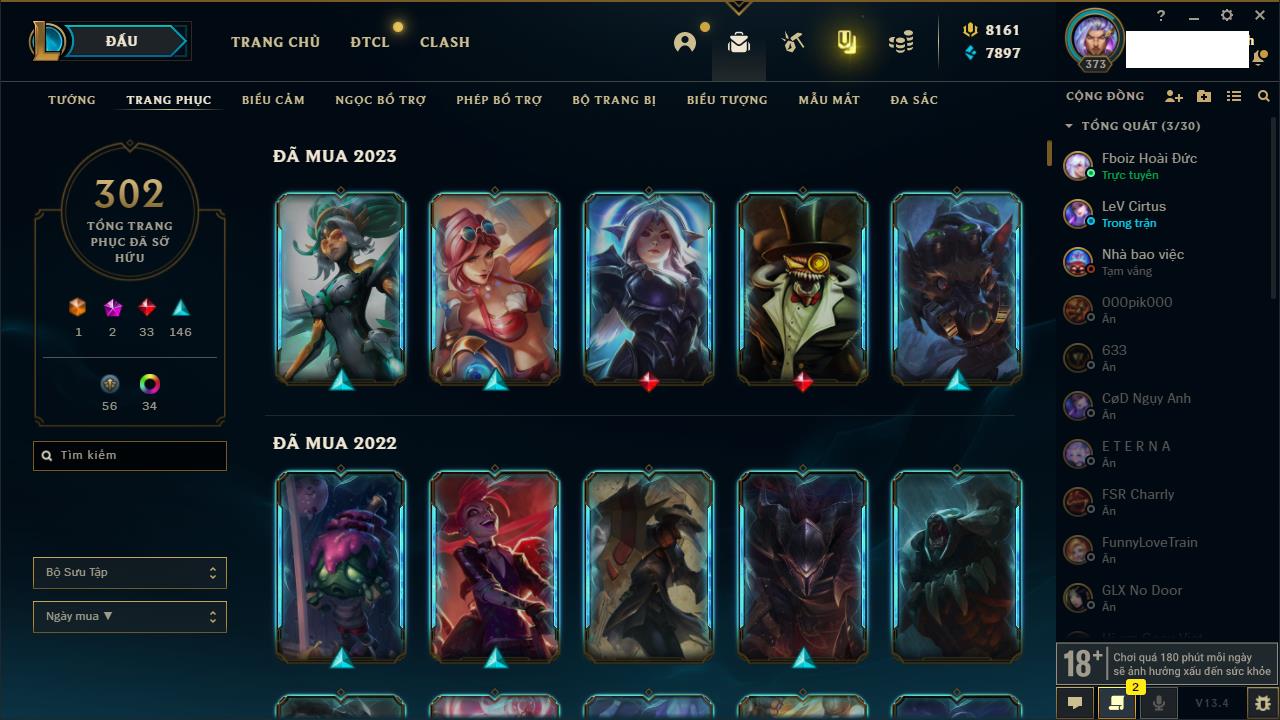Screen dimensions: 1280x720
Task: Select the top hat monster skin card
Action: pyautogui.click(x=803, y=288)
